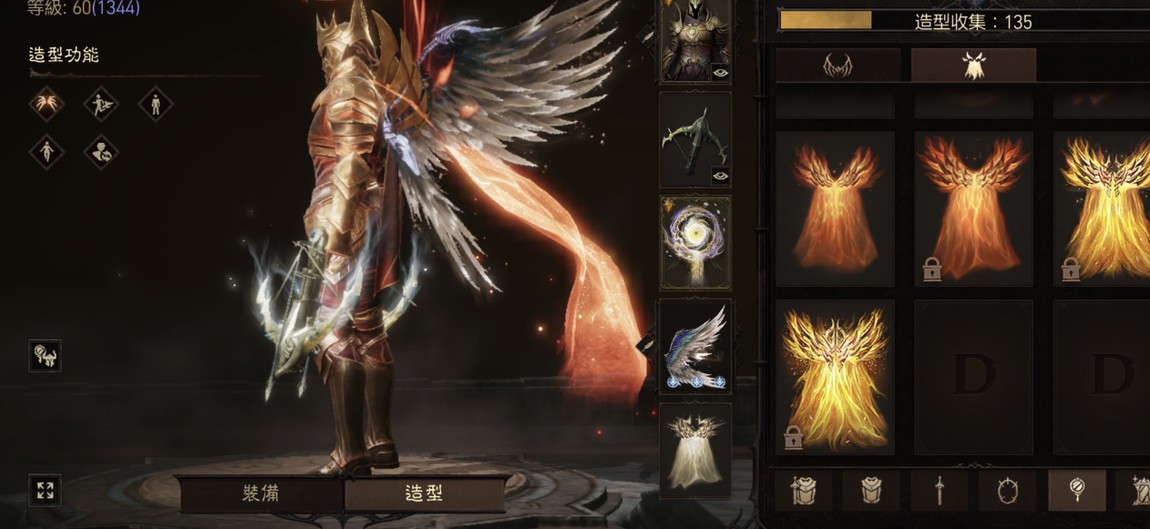Choose the swirling portal cosmetic slot

pos(695,243)
